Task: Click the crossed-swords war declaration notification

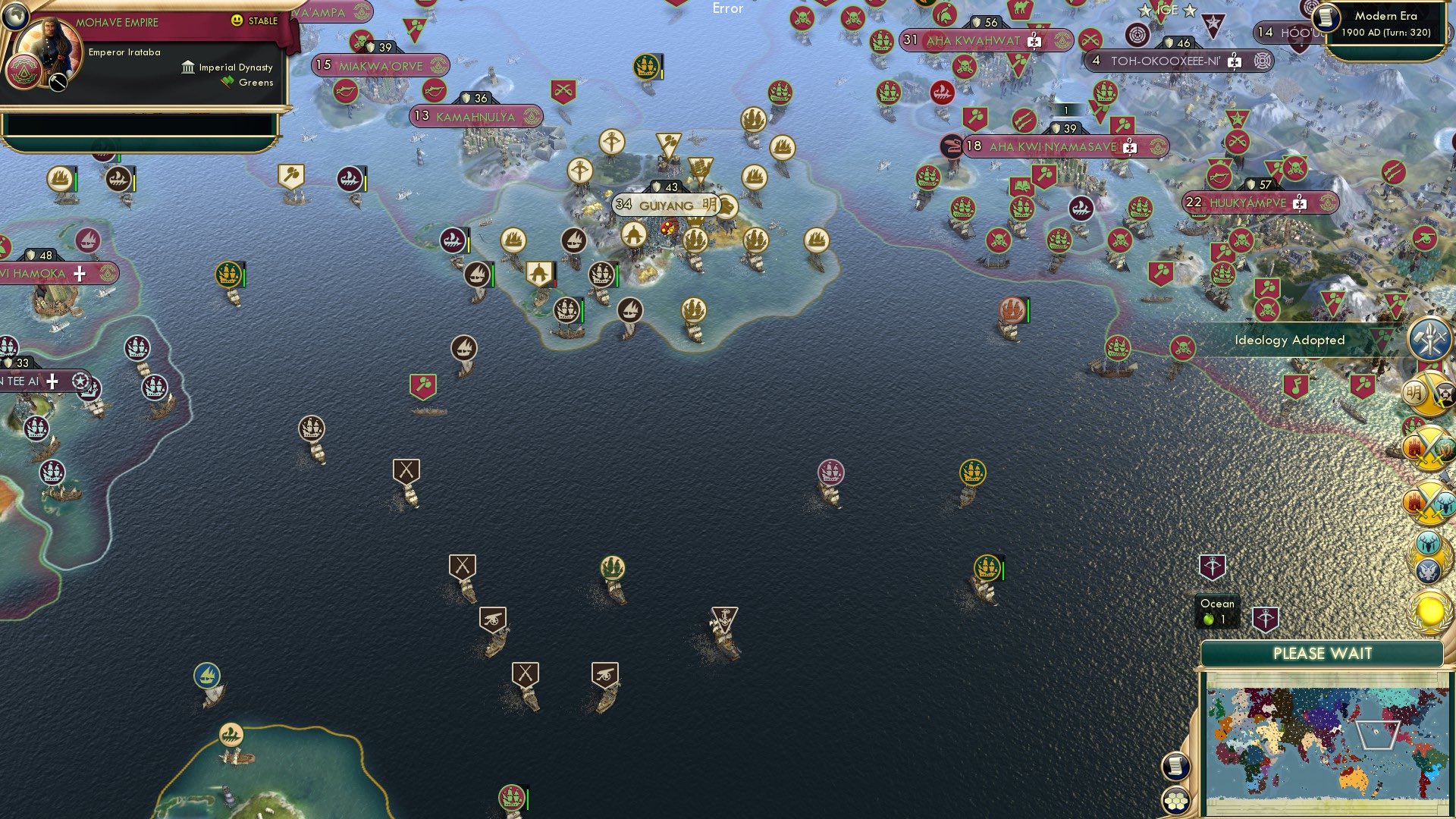Action: tap(1429, 448)
